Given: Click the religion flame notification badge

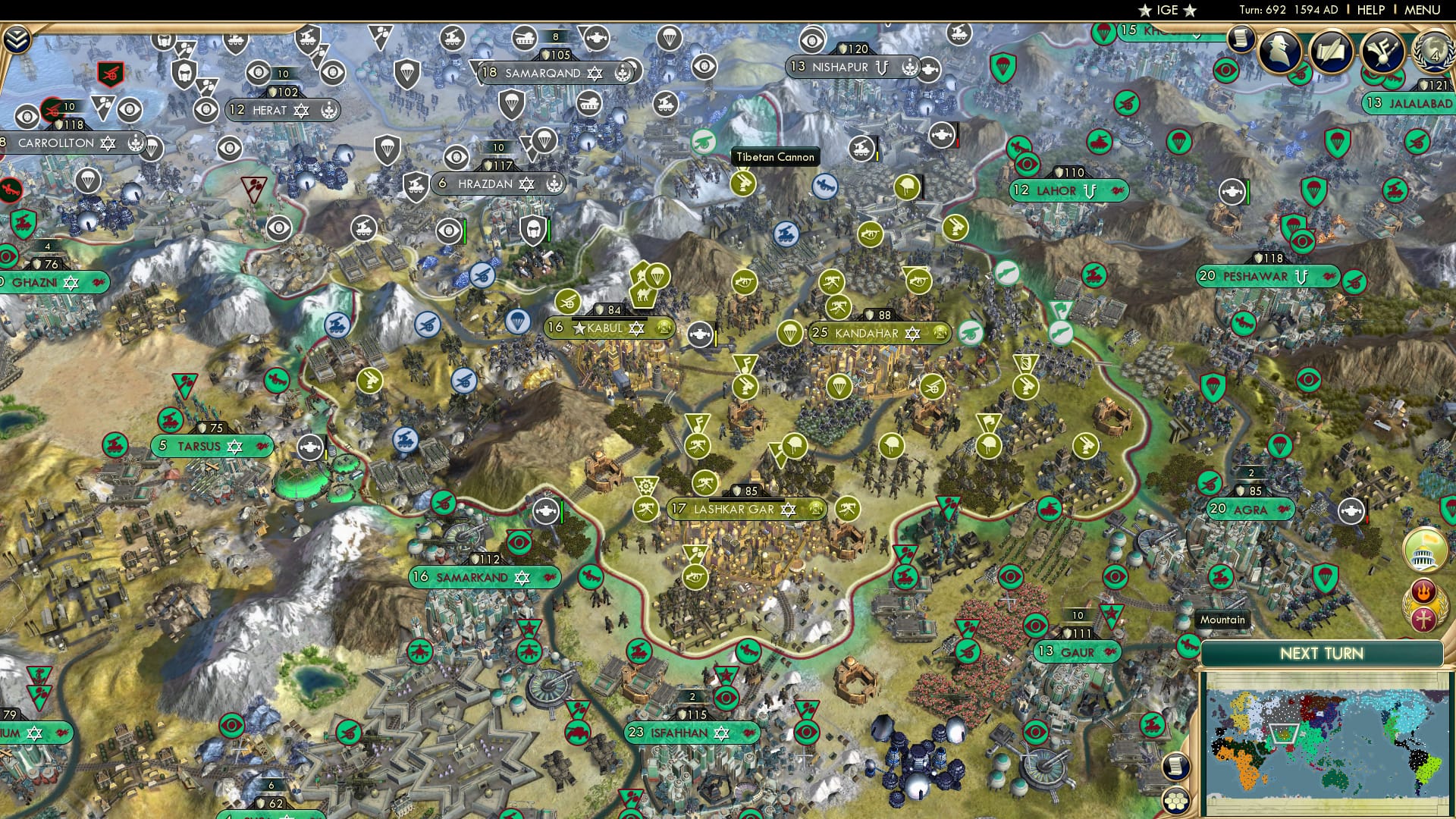Looking at the screenshot, I should coord(1424,591).
